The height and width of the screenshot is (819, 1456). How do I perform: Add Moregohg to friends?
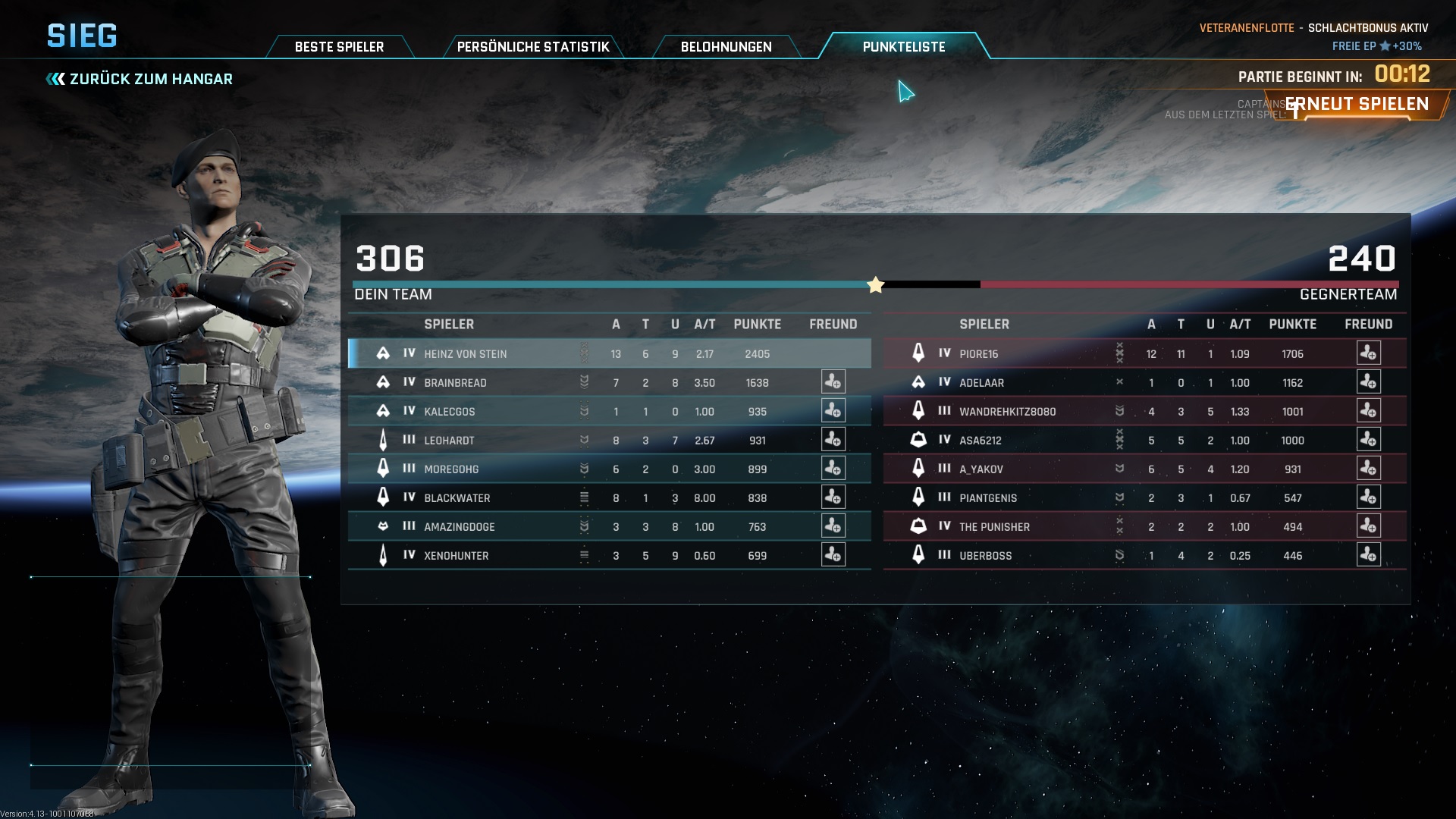pyautogui.click(x=833, y=469)
